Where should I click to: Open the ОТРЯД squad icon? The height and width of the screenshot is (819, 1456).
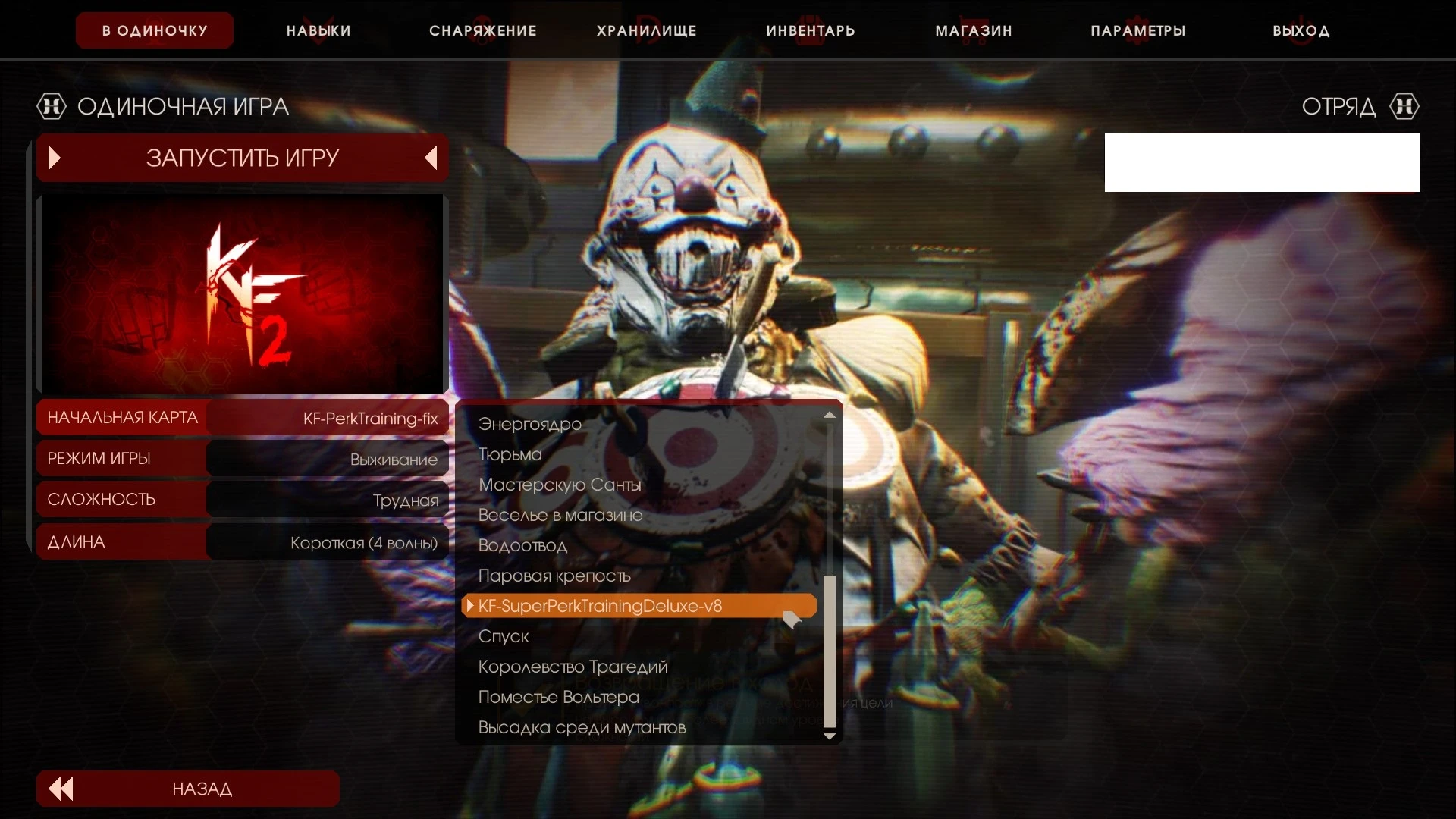[x=1405, y=106]
